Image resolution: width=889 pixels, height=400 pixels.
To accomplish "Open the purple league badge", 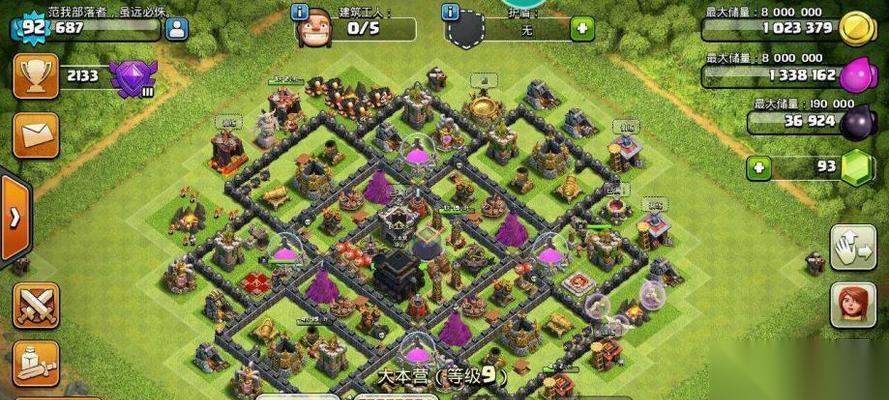I will pyautogui.click(x=129, y=76).
